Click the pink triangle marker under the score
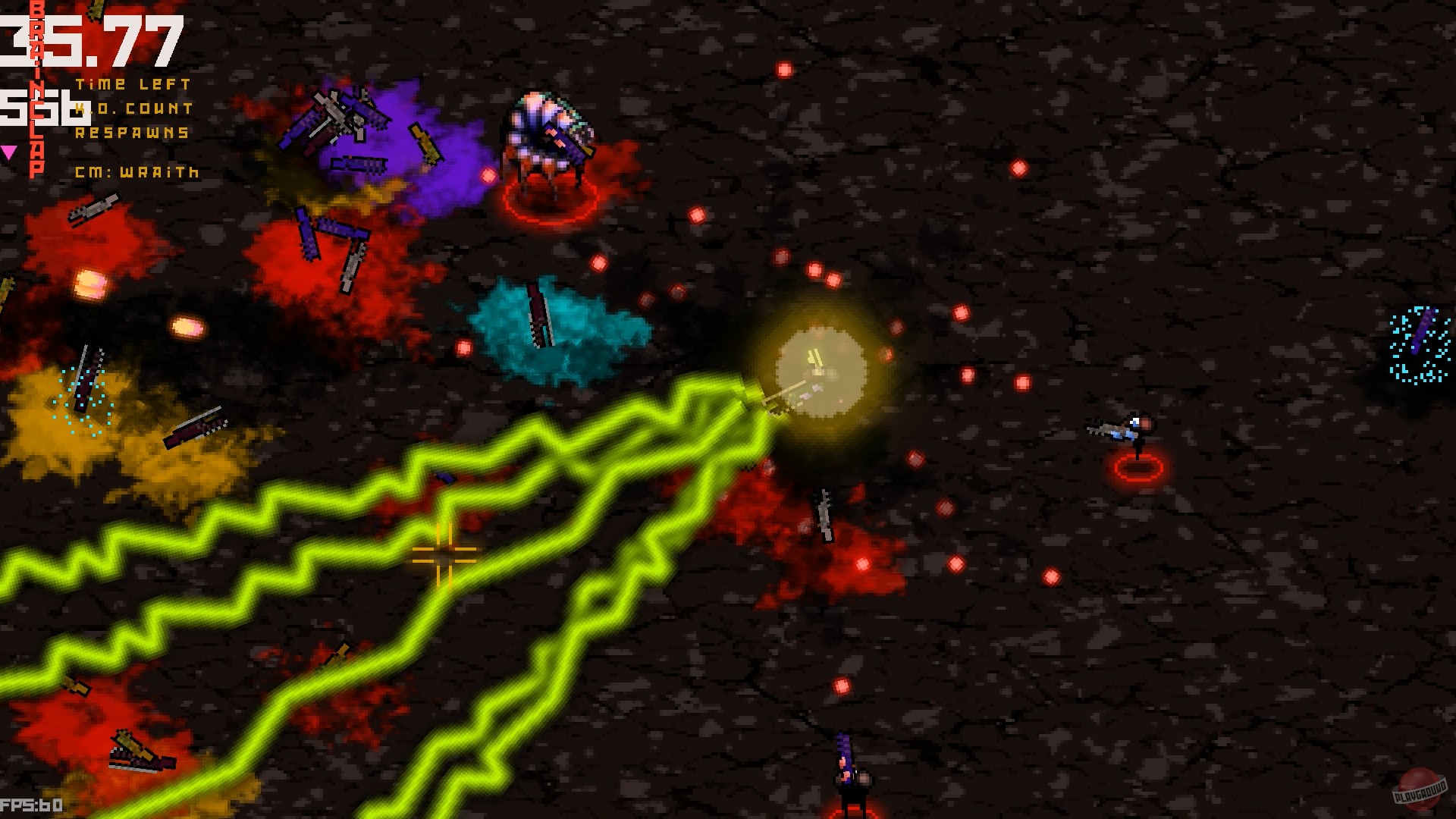The width and height of the screenshot is (1456, 819). click(9, 150)
